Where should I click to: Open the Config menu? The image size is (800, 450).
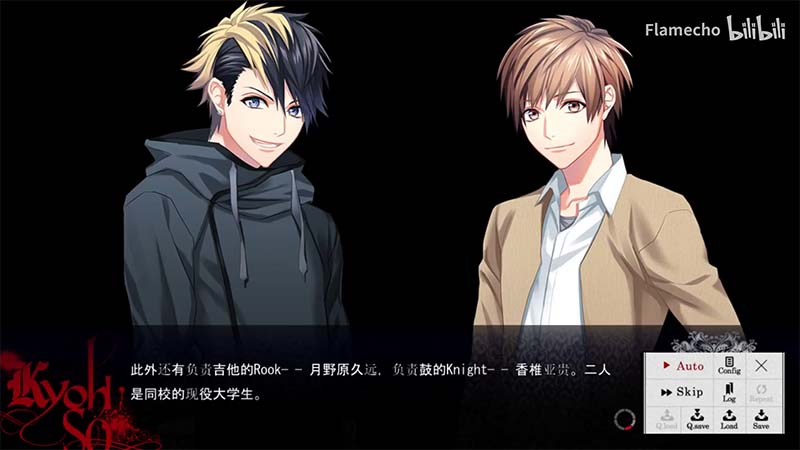click(x=729, y=365)
